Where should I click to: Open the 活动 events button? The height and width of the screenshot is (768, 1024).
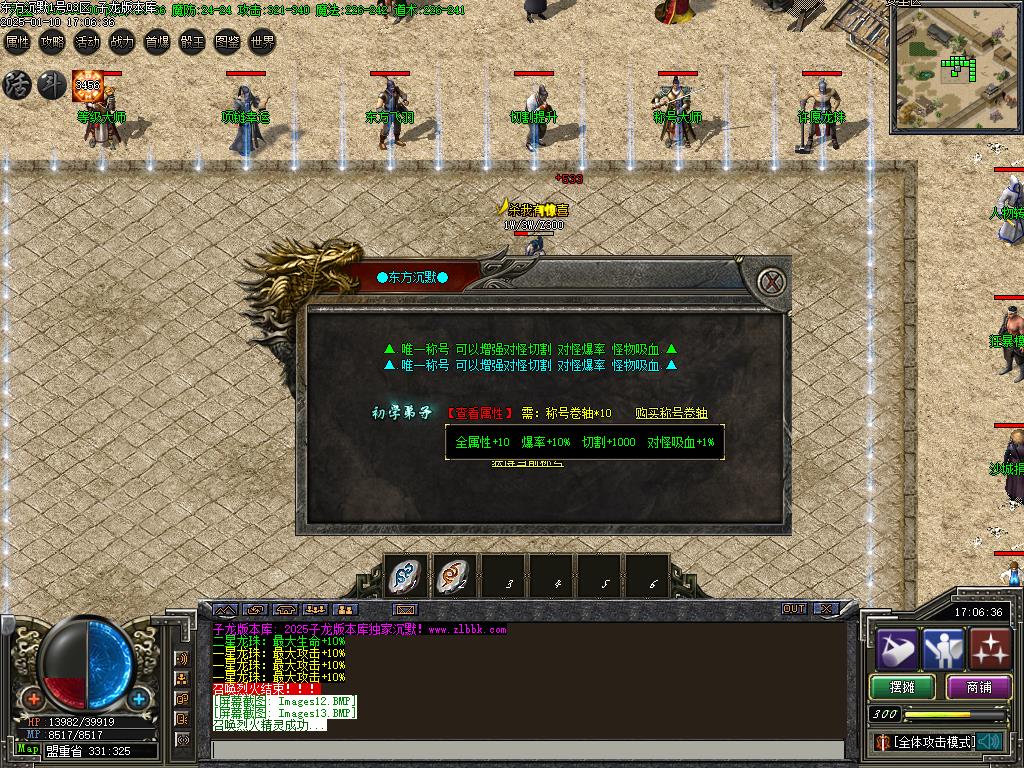click(x=87, y=42)
